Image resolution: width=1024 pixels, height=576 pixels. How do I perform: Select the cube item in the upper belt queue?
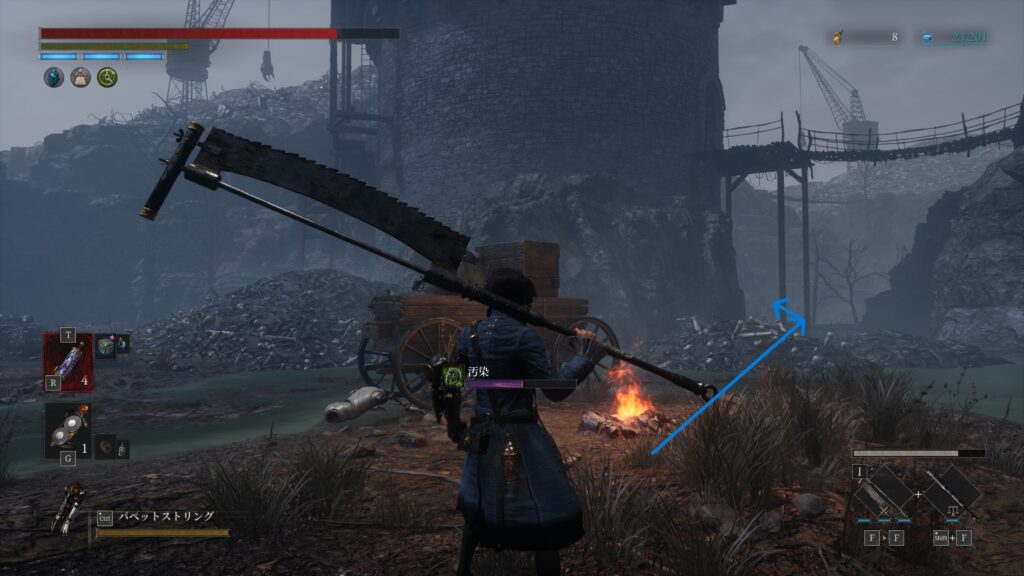(x=106, y=343)
